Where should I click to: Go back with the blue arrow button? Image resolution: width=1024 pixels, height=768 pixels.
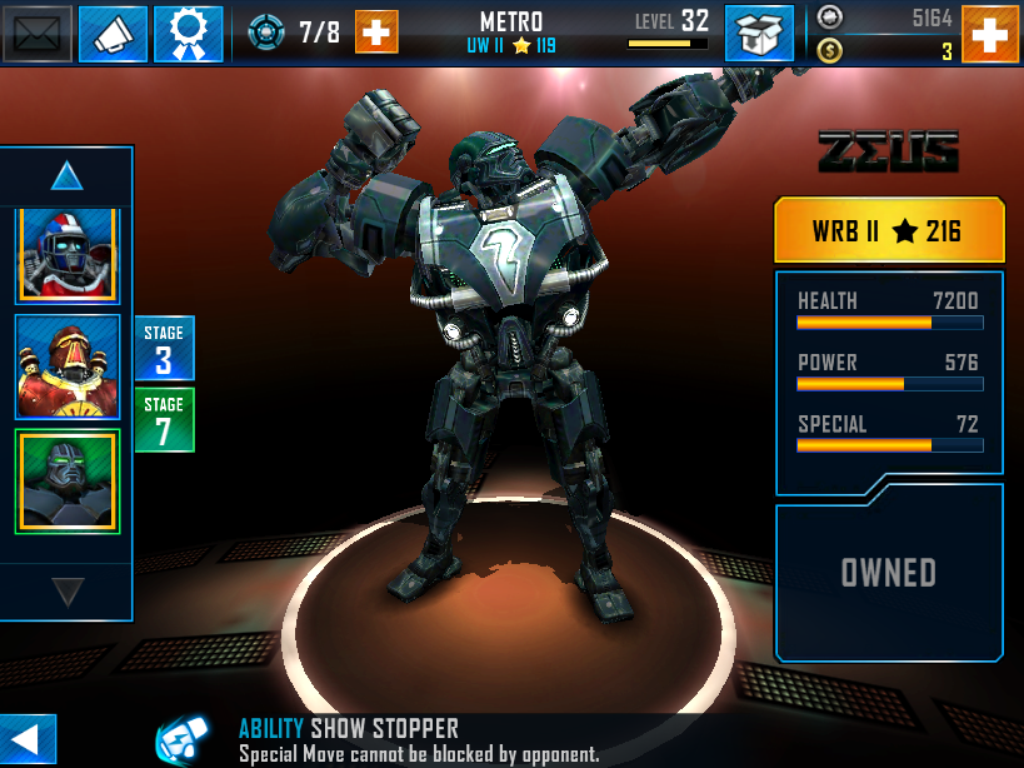tap(27, 740)
